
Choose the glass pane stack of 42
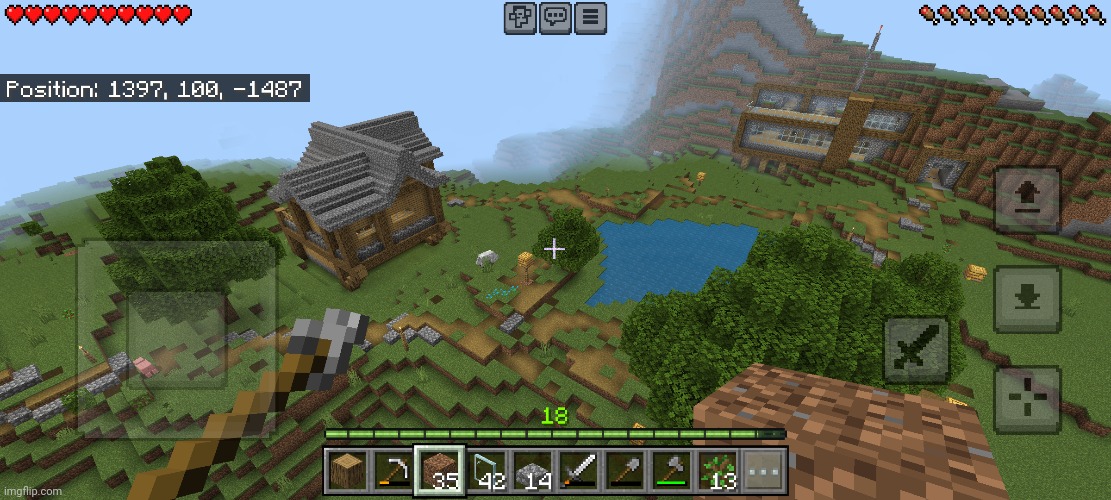(x=486, y=471)
